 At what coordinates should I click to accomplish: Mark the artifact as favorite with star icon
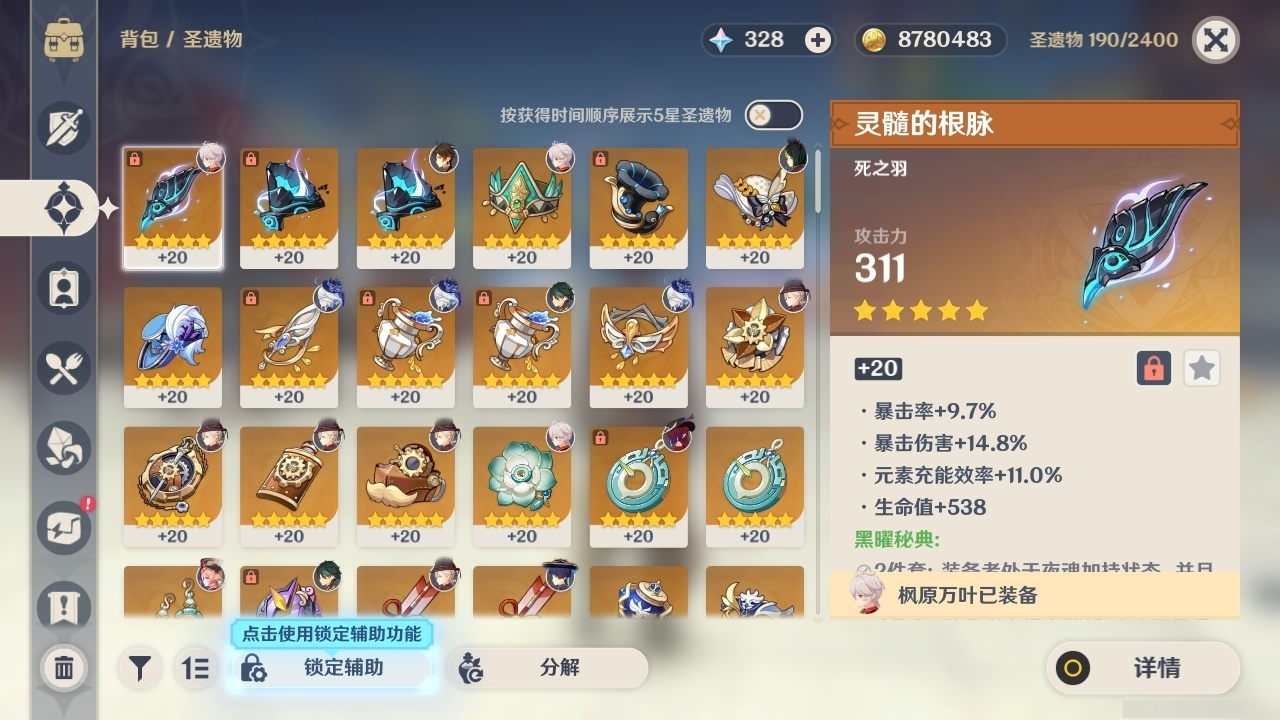point(1201,368)
